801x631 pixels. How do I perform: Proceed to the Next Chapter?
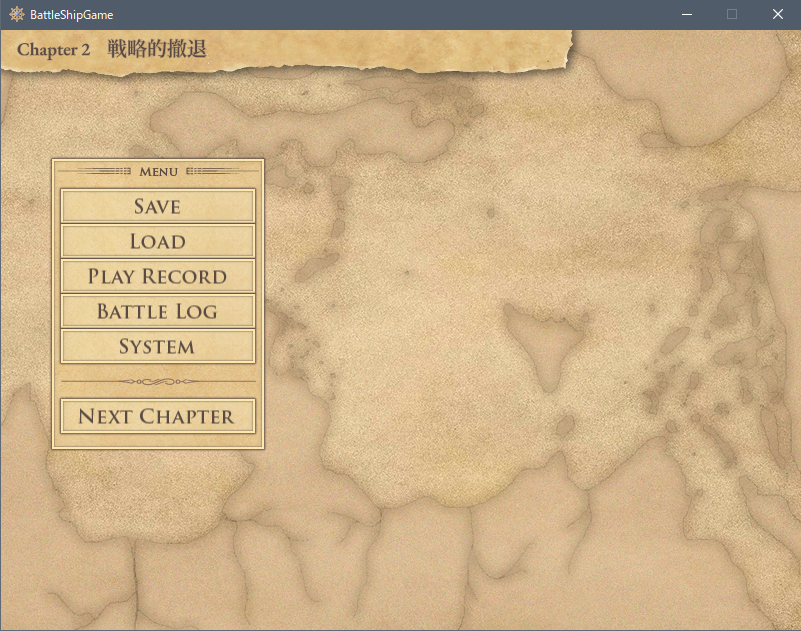(x=158, y=416)
